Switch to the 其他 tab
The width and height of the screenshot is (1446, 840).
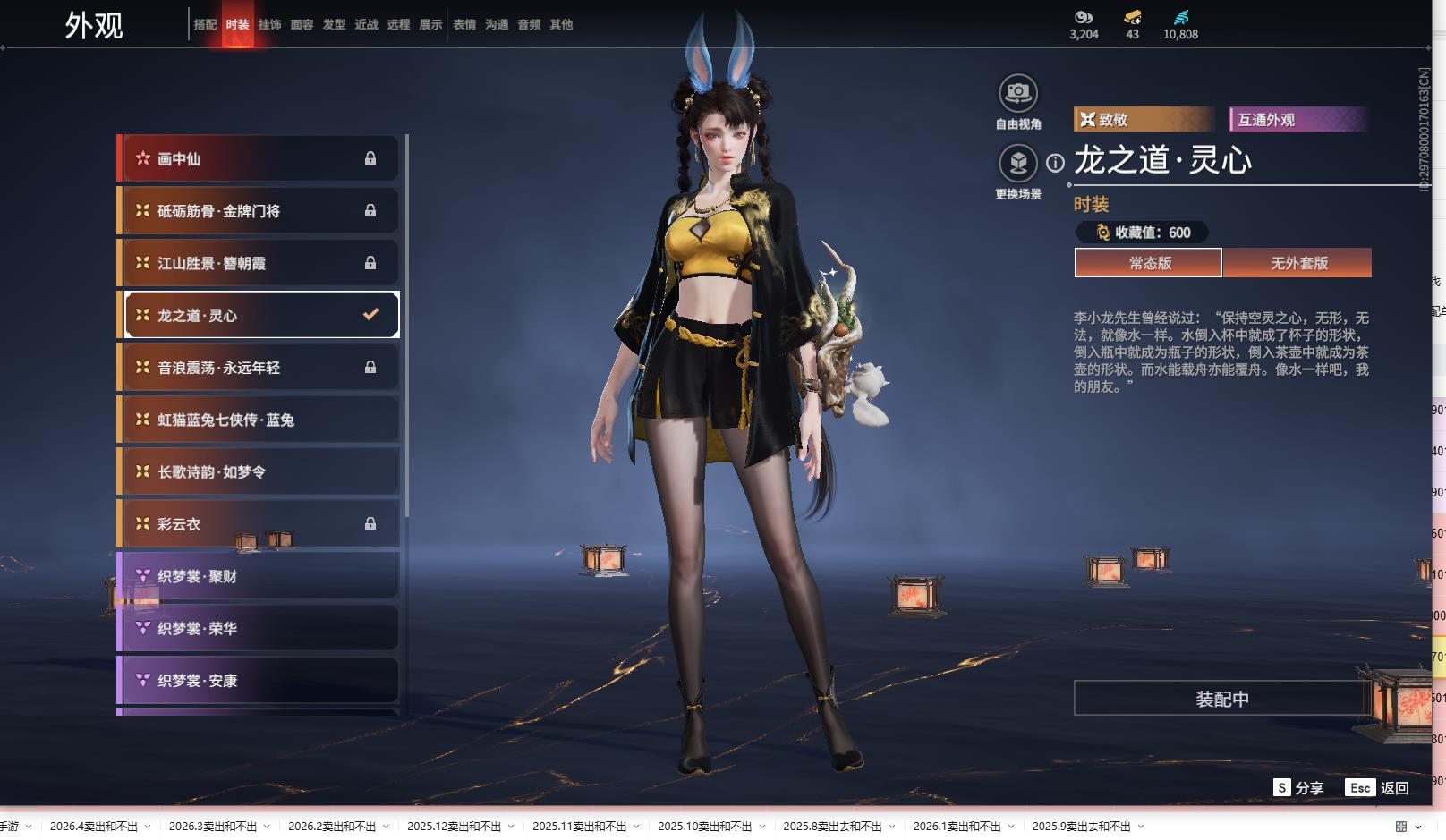(561, 25)
